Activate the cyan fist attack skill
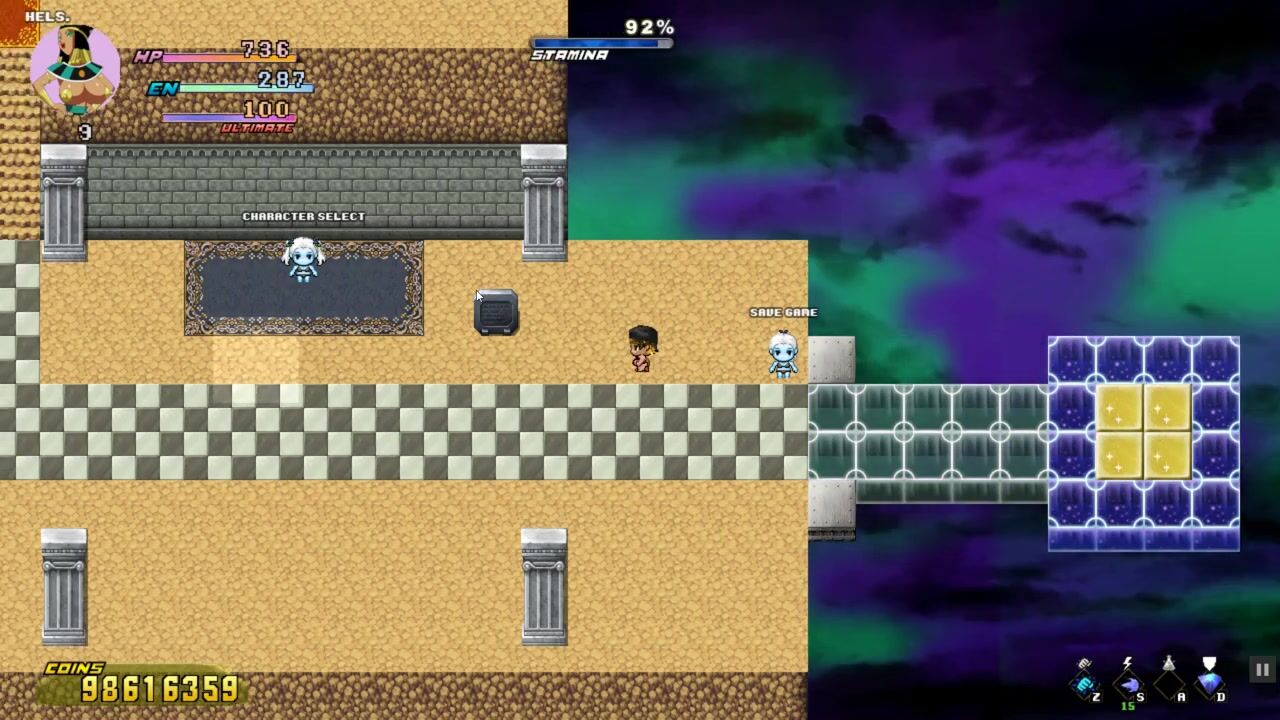 1085,685
